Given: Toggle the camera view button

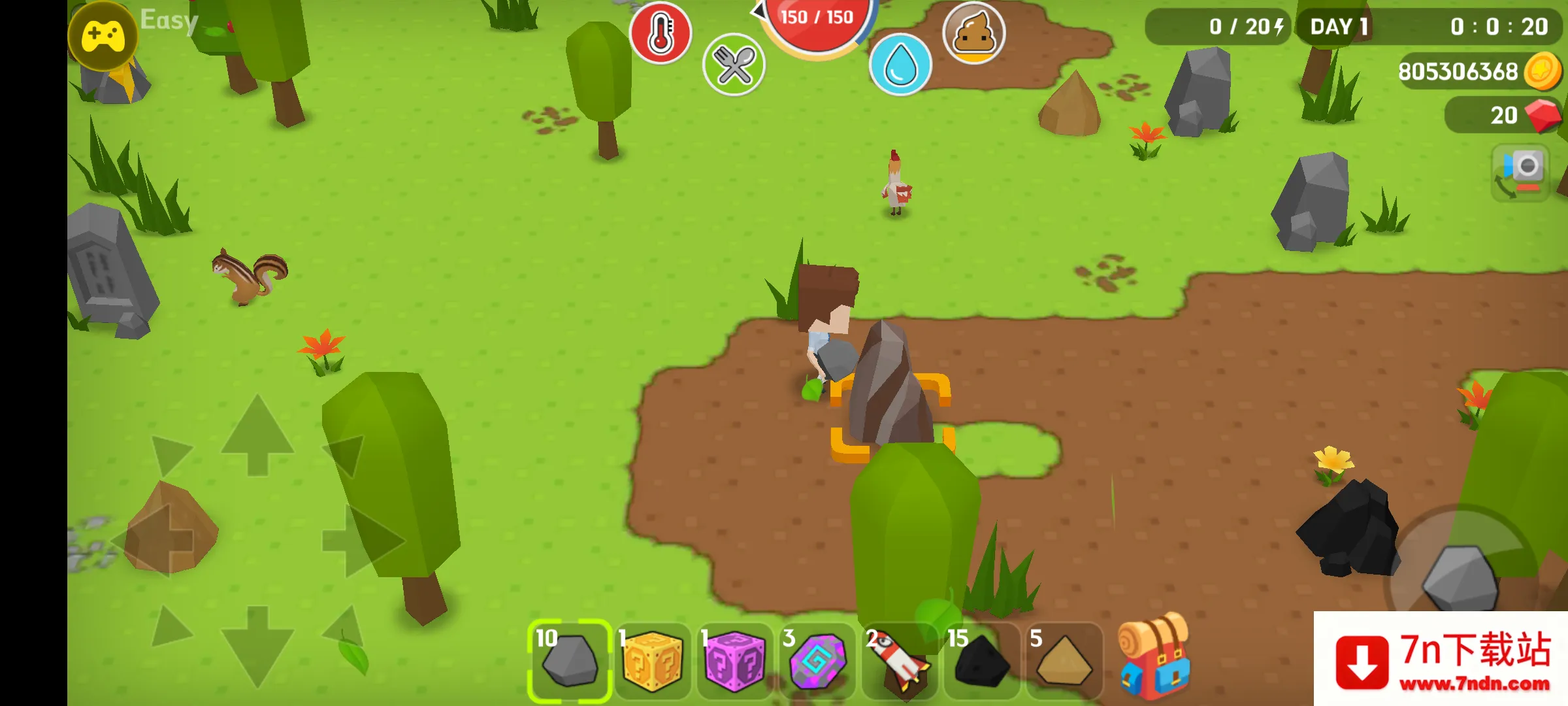Looking at the screenshot, I should click(x=1522, y=173).
